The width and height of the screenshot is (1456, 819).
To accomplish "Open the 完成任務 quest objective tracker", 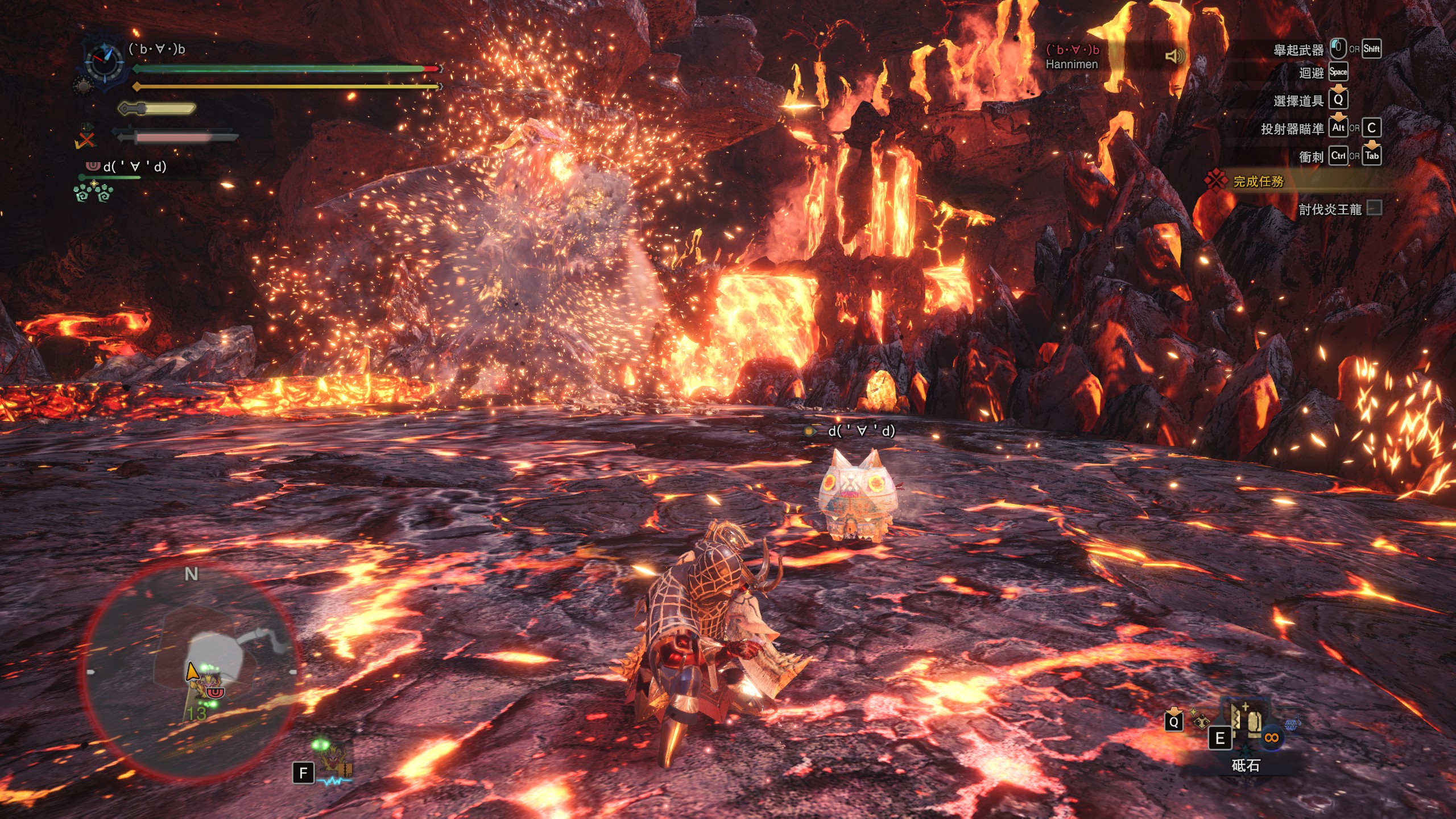I will pos(1258,181).
